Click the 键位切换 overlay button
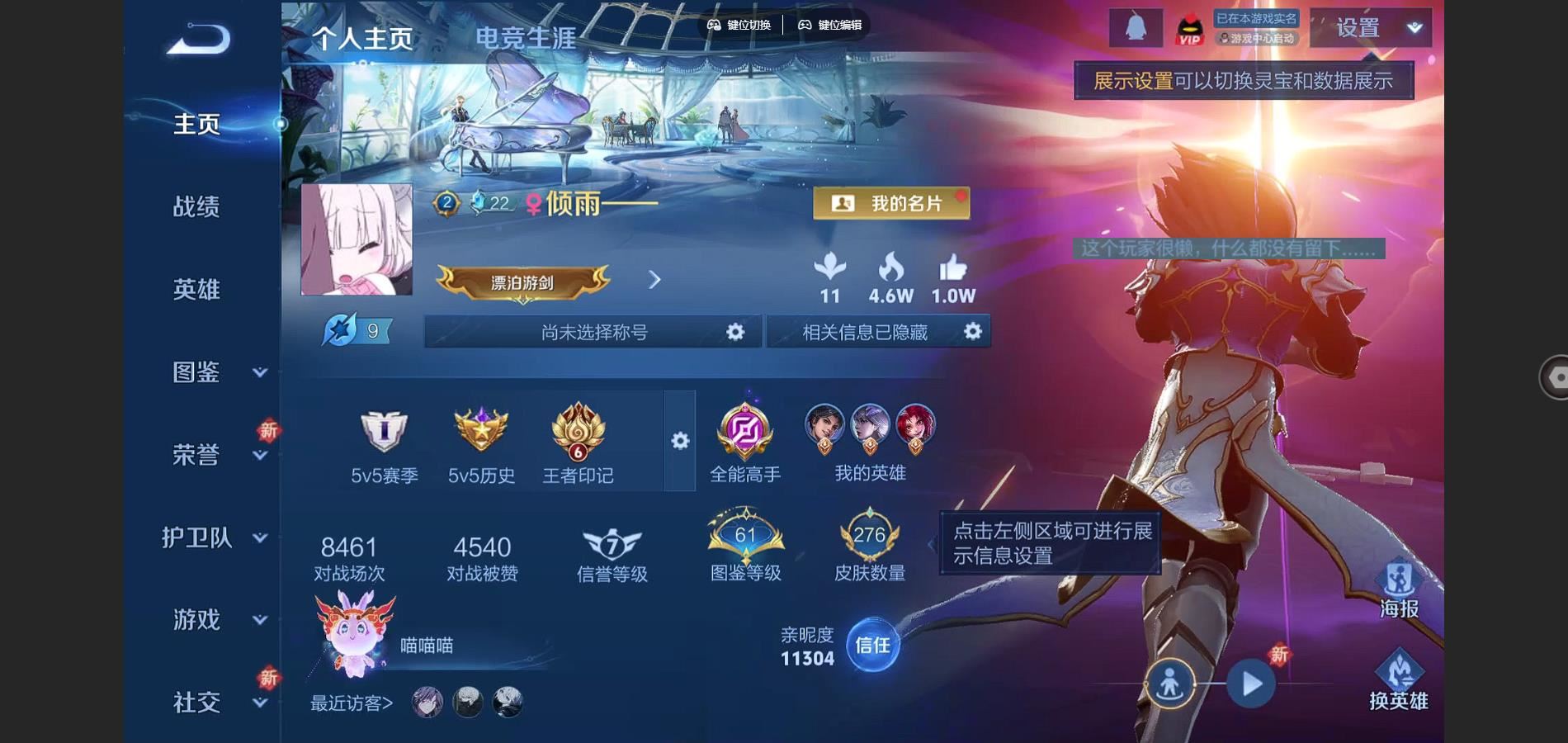 pyautogui.click(x=739, y=25)
